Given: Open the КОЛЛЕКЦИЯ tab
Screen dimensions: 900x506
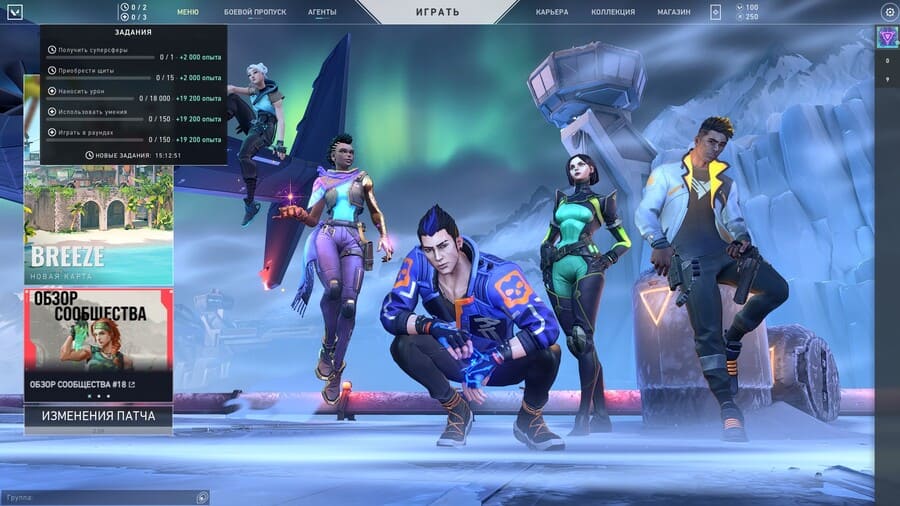Looking at the screenshot, I should pyautogui.click(x=613, y=12).
